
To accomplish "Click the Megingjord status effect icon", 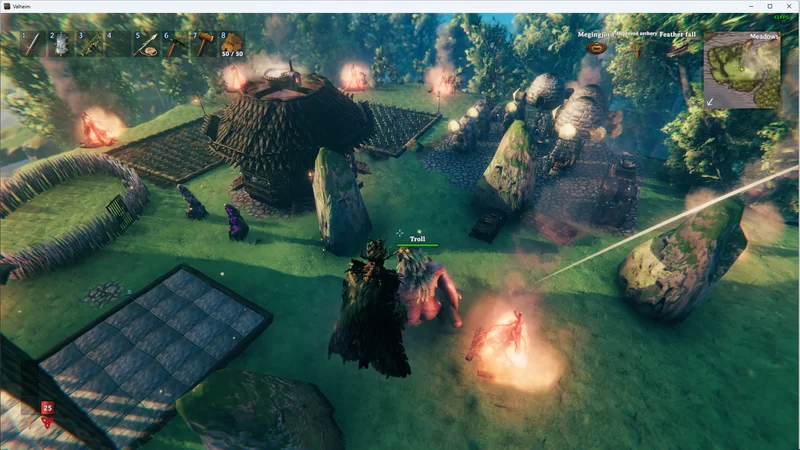I will coord(597,47).
